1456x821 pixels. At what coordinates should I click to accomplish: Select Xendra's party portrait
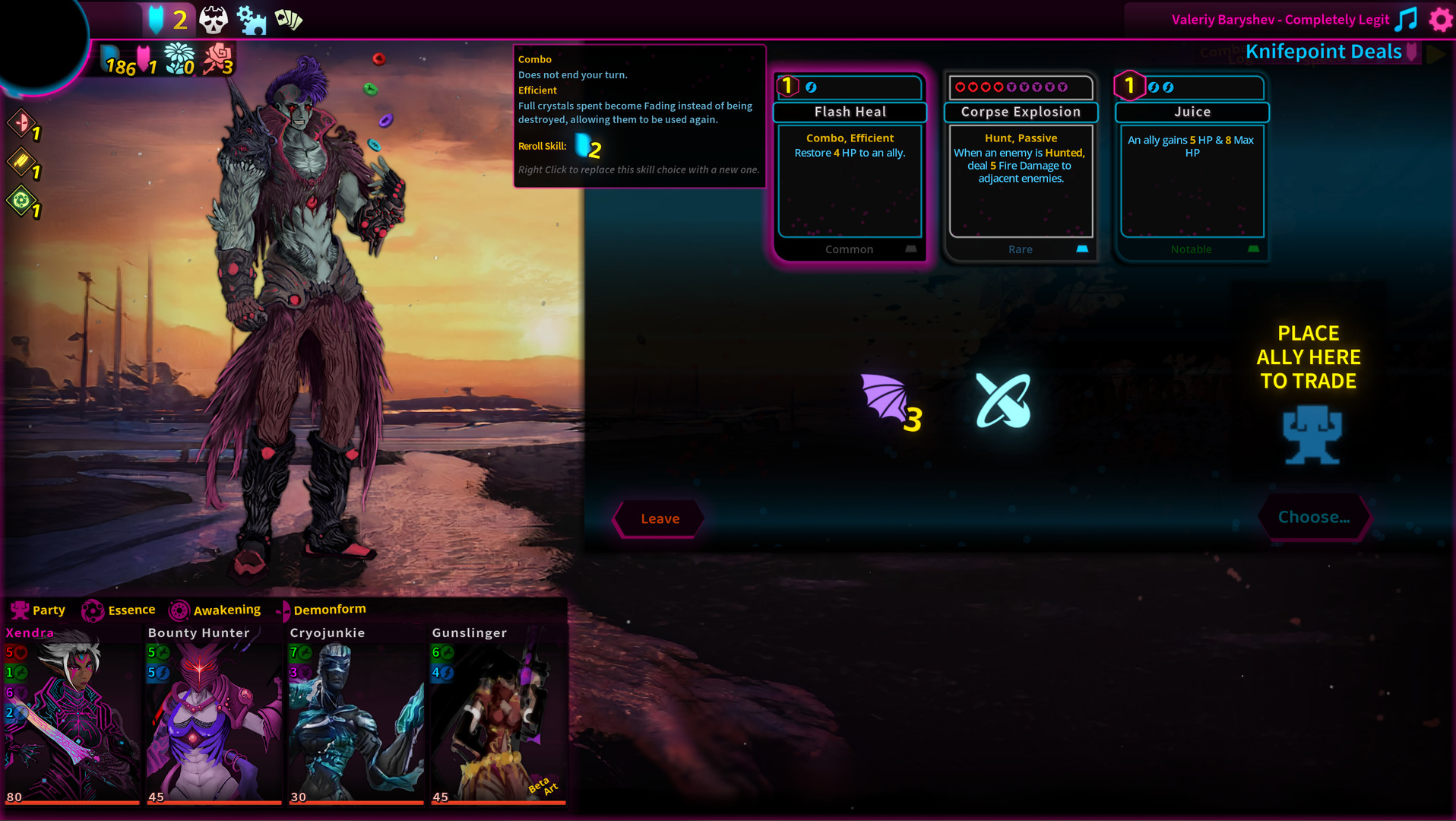[71, 715]
